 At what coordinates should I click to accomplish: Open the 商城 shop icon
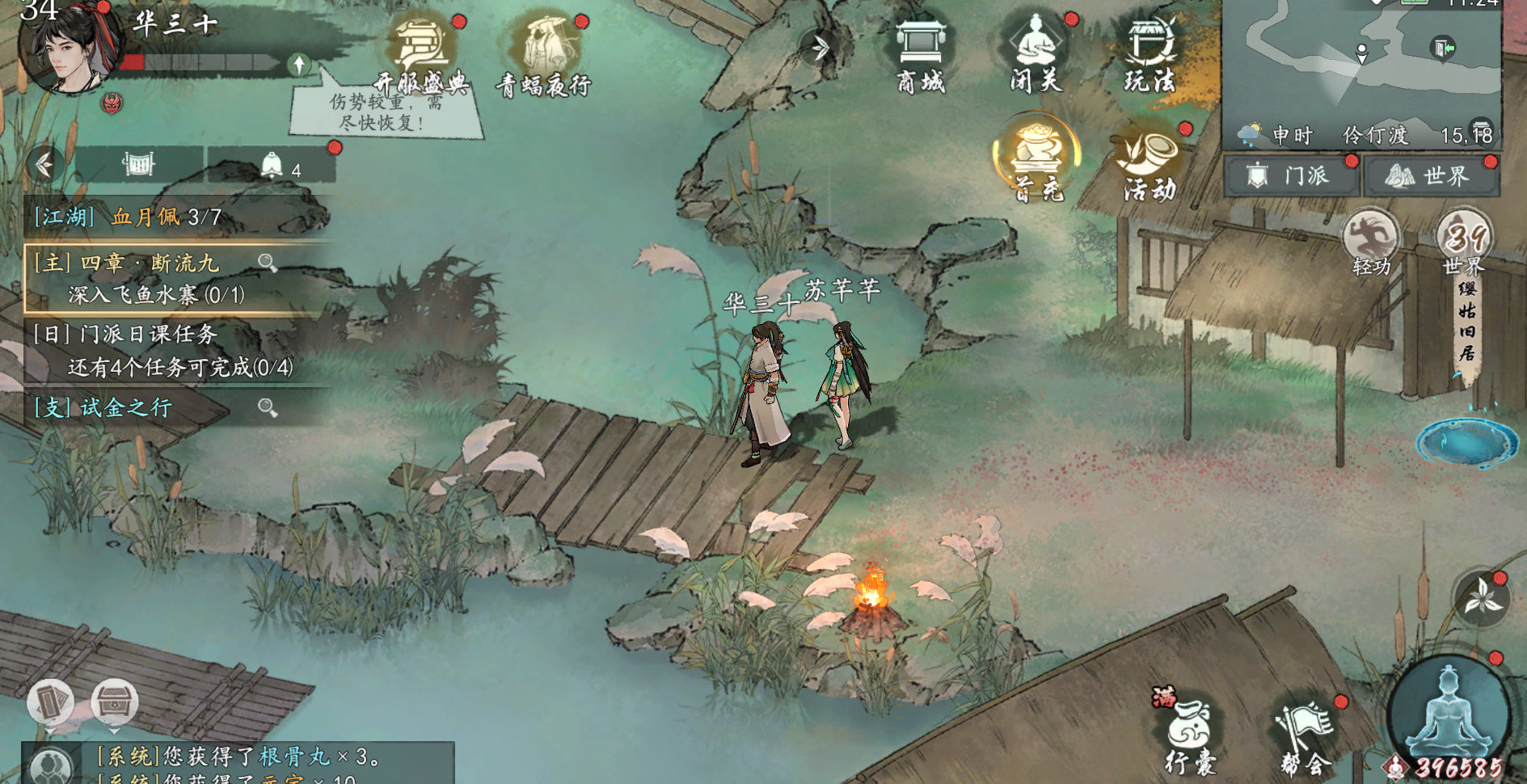click(x=920, y=53)
